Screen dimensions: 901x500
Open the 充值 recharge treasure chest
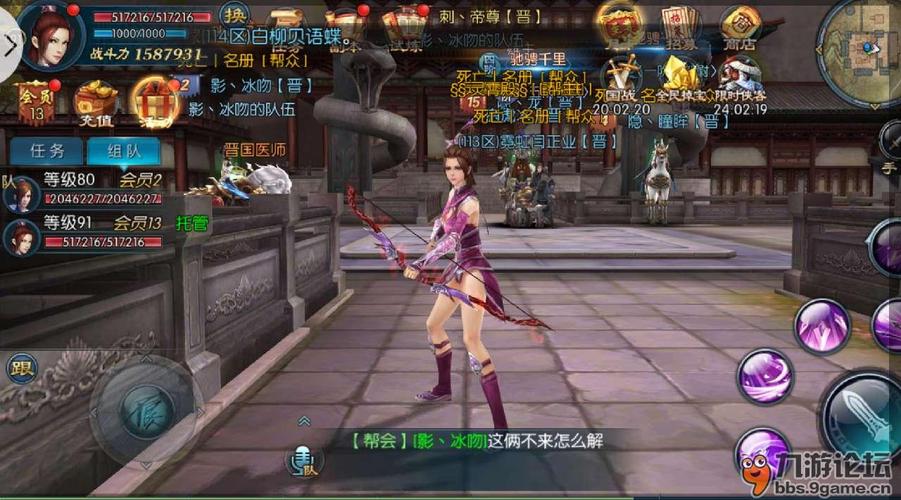96,103
